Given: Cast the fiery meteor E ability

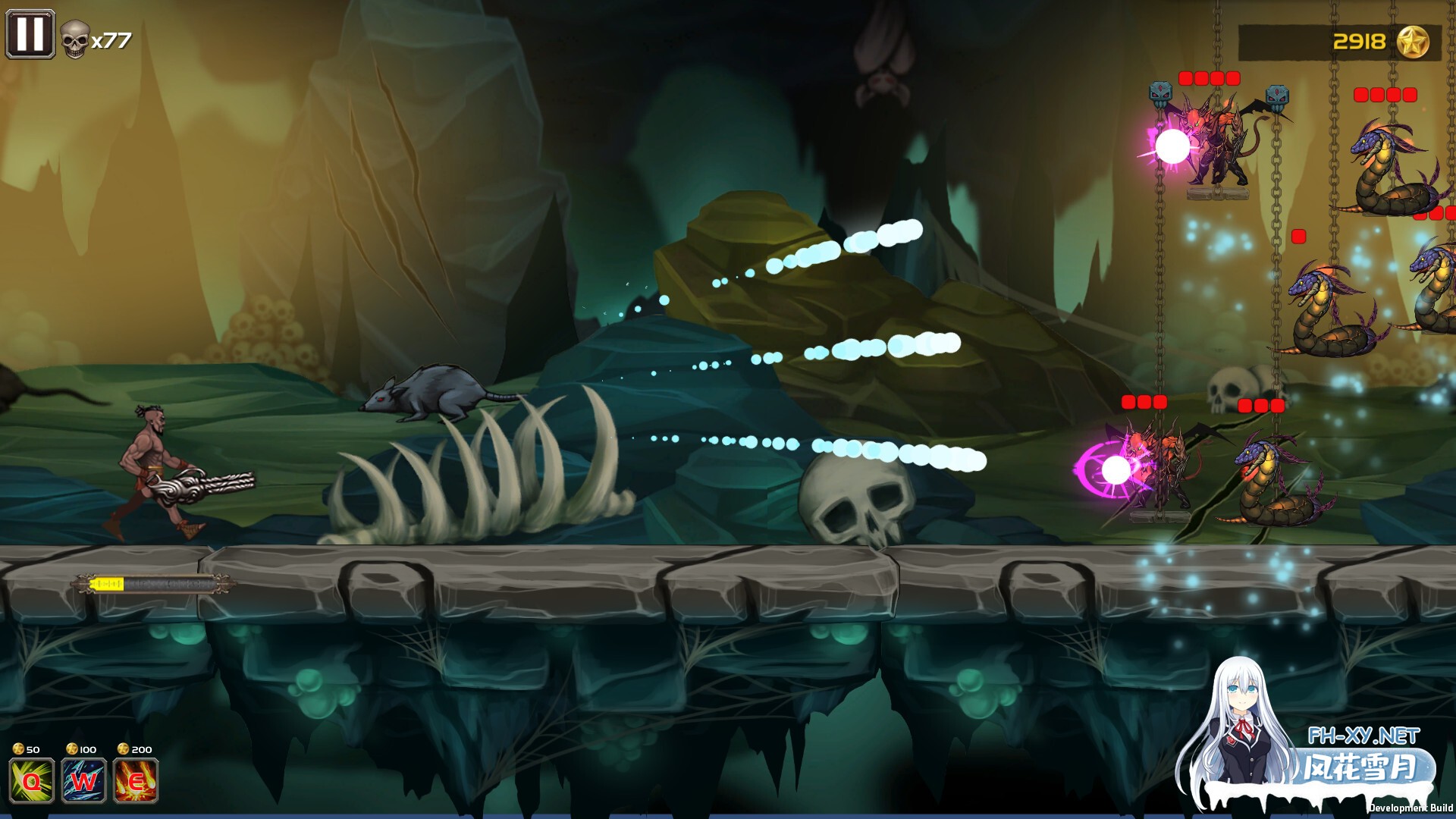Looking at the screenshot, I should 136,780.
